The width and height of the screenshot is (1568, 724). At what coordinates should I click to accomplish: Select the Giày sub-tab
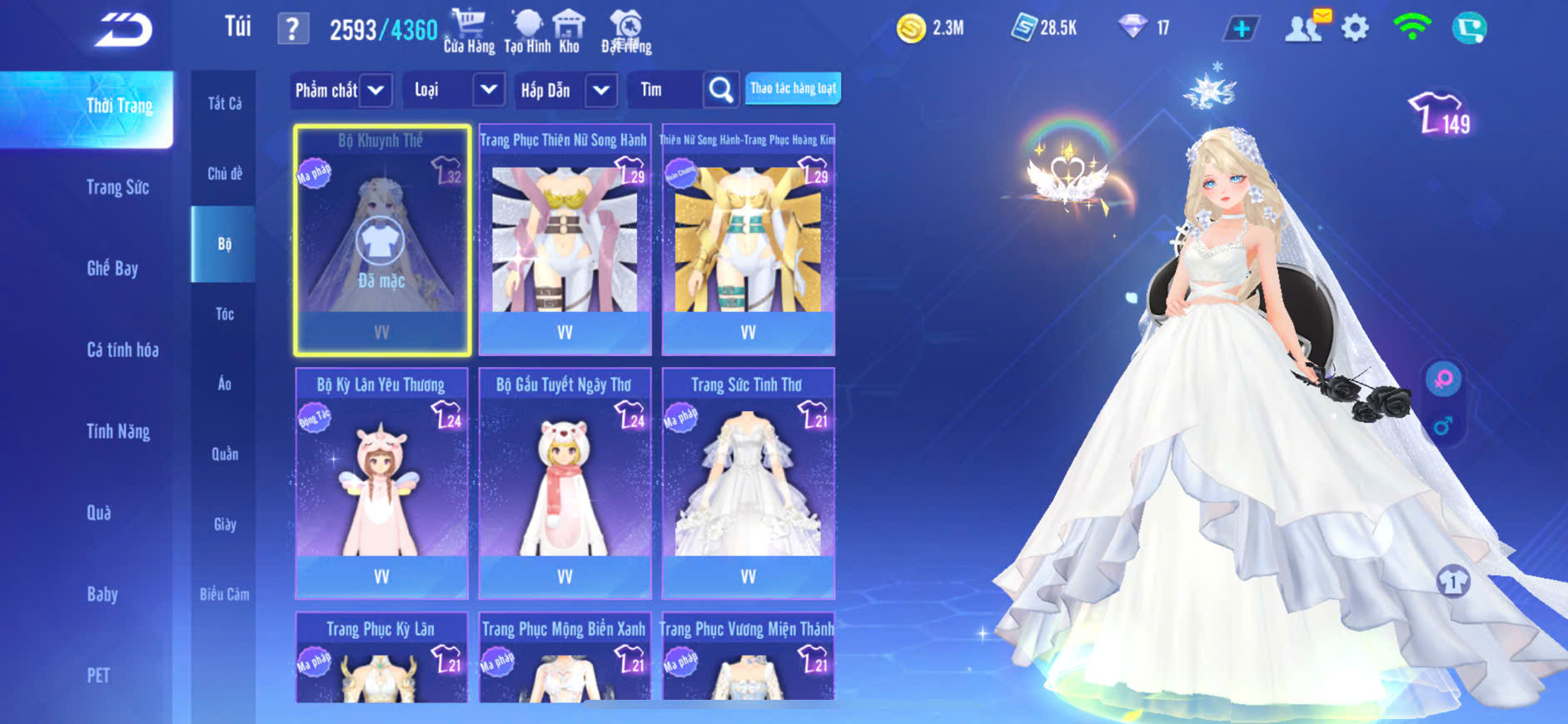pyautogui.click(x=224, y=524)
